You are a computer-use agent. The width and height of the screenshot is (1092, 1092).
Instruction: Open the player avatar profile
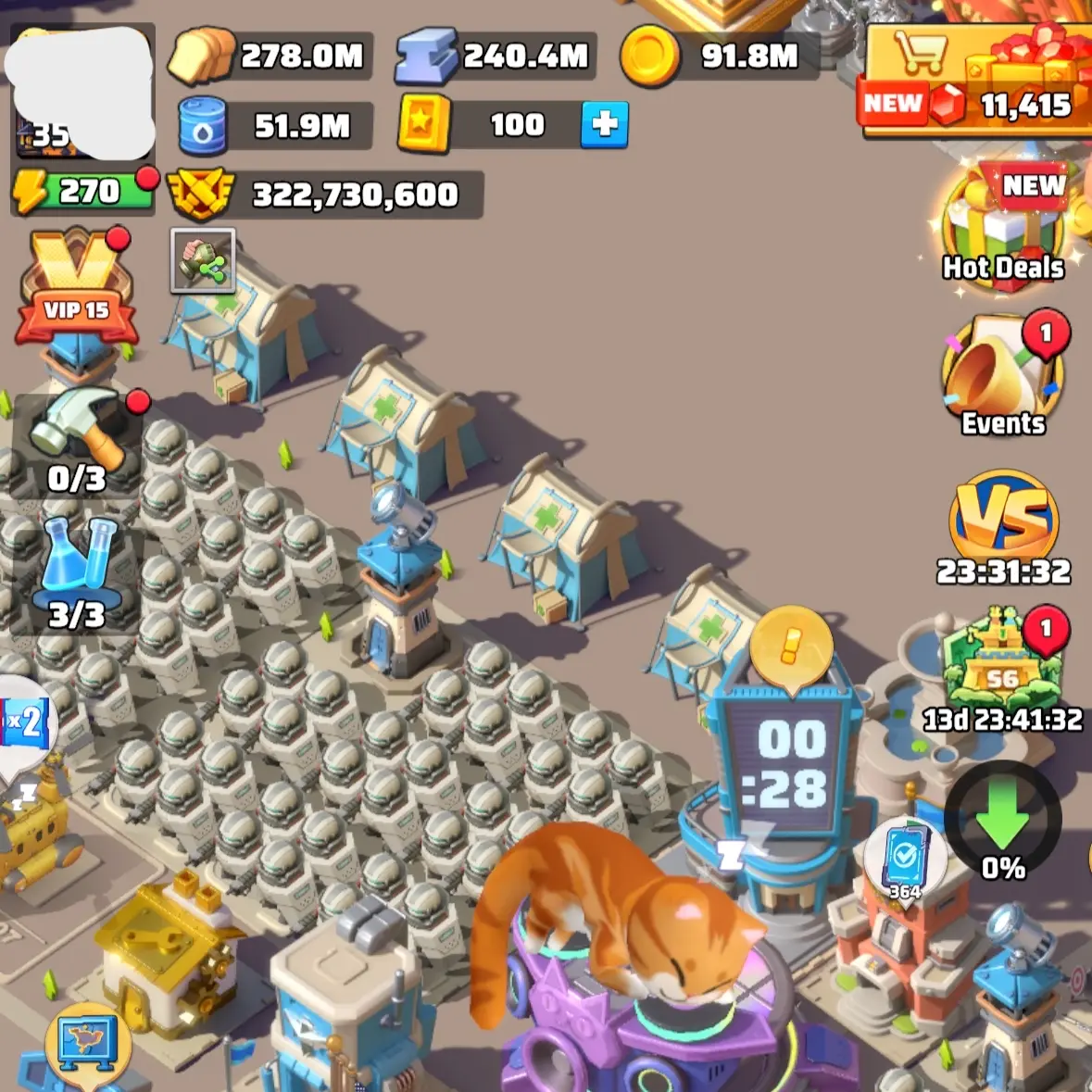pos(82,93)
